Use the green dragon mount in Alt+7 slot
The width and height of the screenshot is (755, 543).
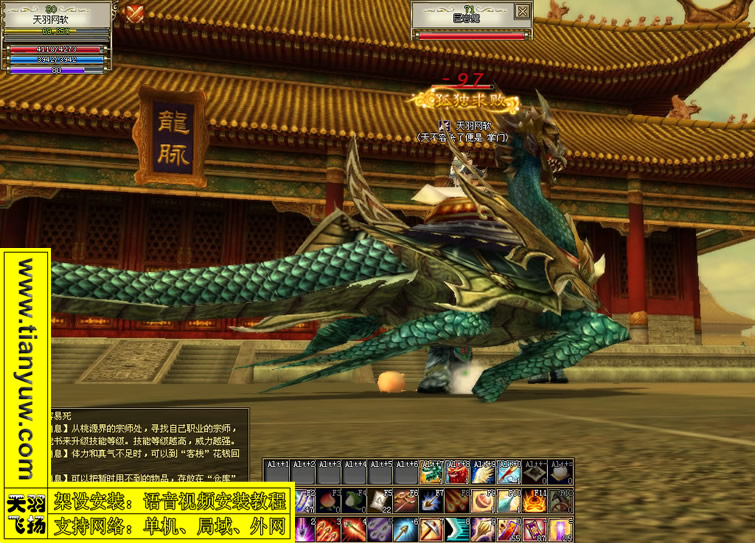[x=432, y=474]
